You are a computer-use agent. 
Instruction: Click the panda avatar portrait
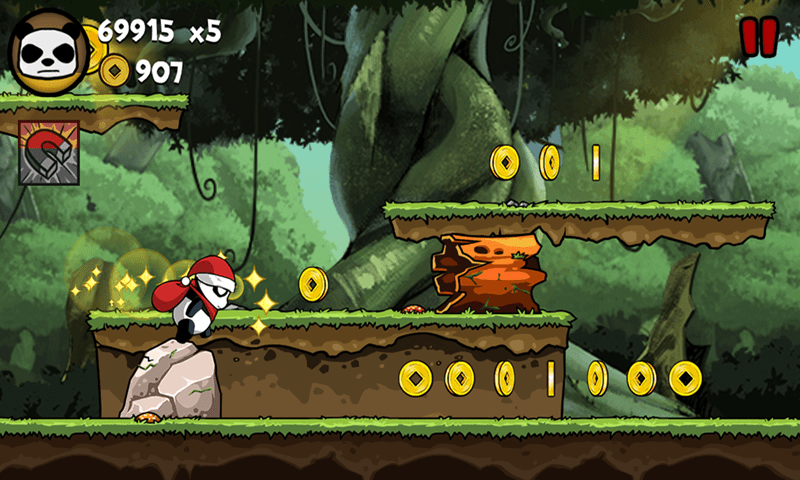pos(48,50)
